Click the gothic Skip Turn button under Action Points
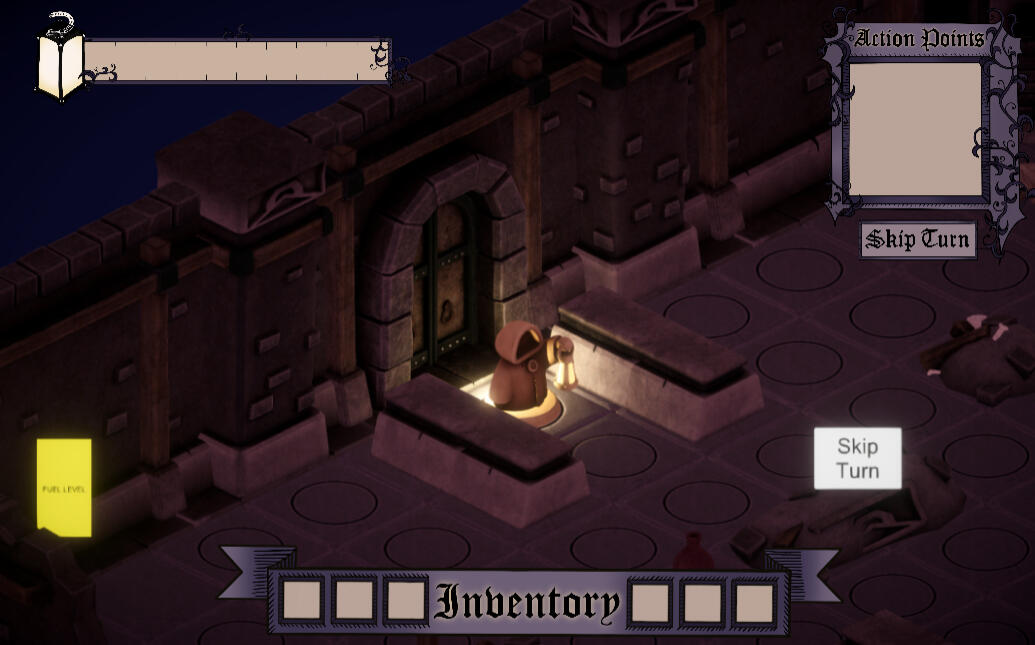The width and height of the screenshot is (1035, 645). pyautogui.click(x=918, y=240)
